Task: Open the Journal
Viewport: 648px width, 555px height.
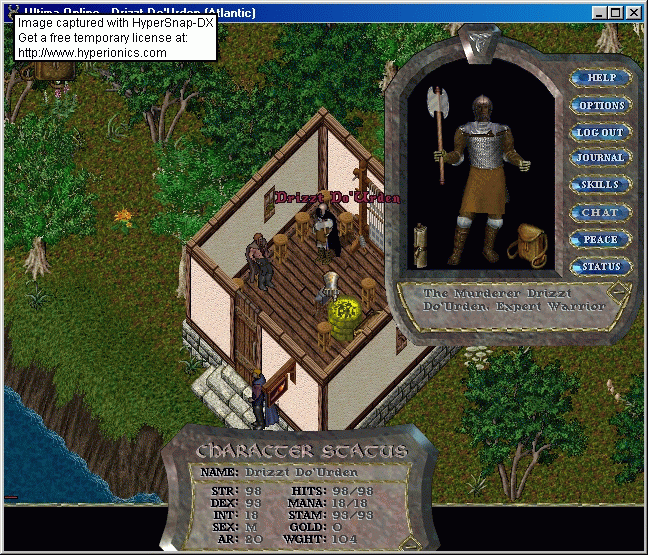Action: pyautogui.click(x=600, y=158)
